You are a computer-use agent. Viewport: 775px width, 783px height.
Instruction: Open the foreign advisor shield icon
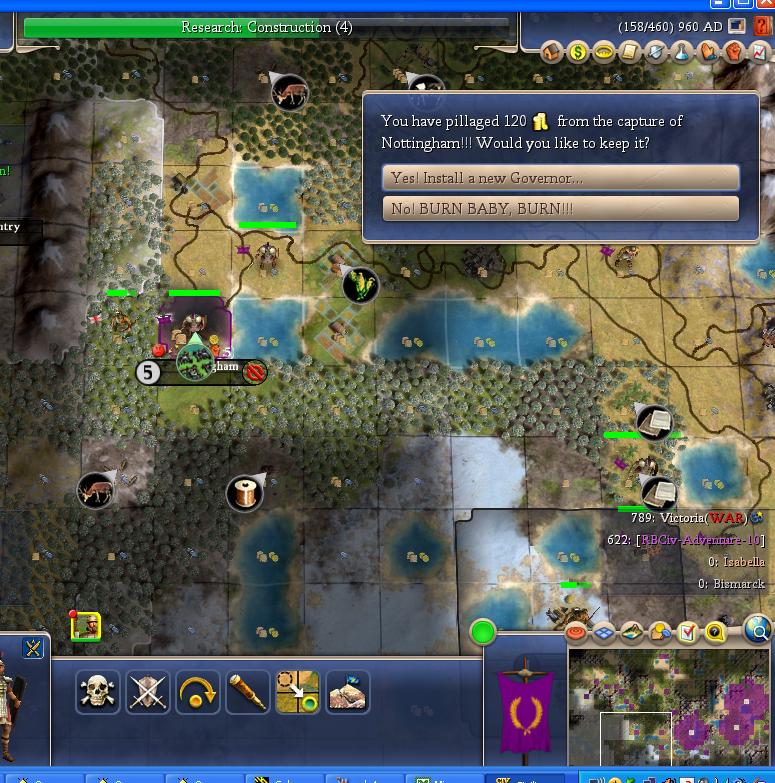(656, 53)
